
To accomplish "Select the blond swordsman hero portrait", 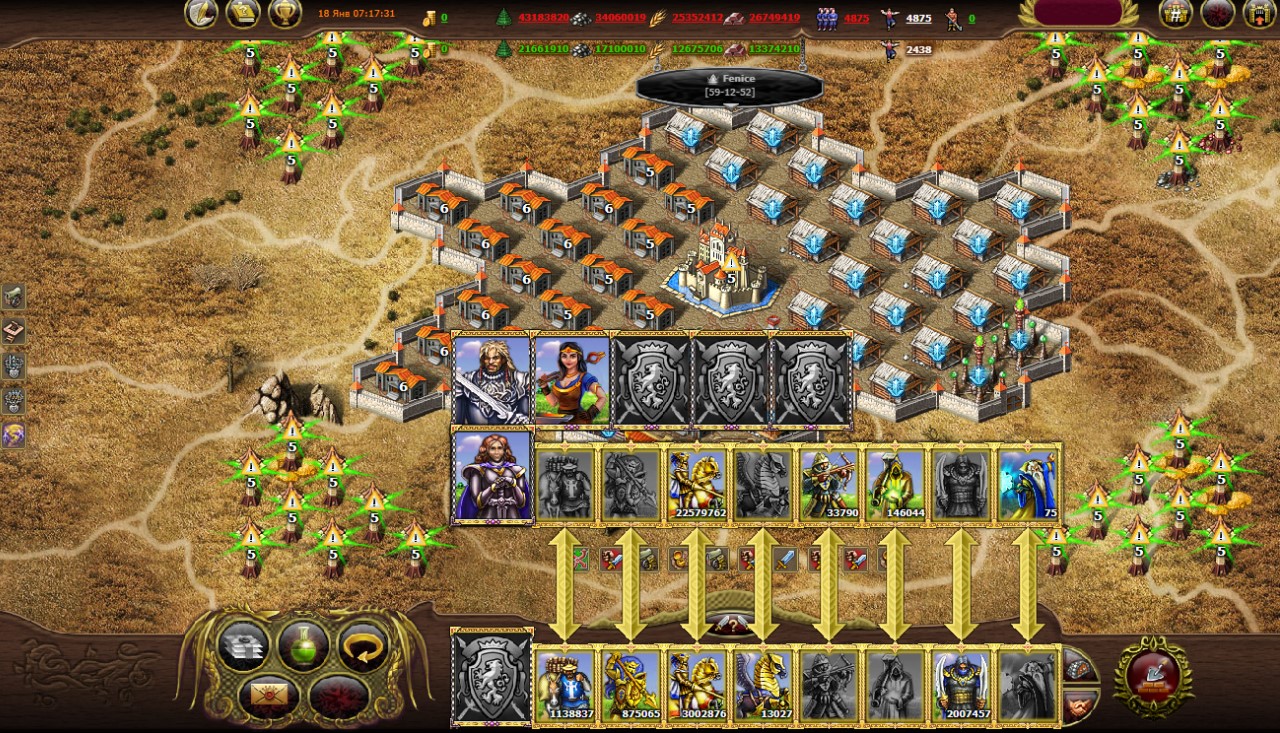I will coord(491,380).
